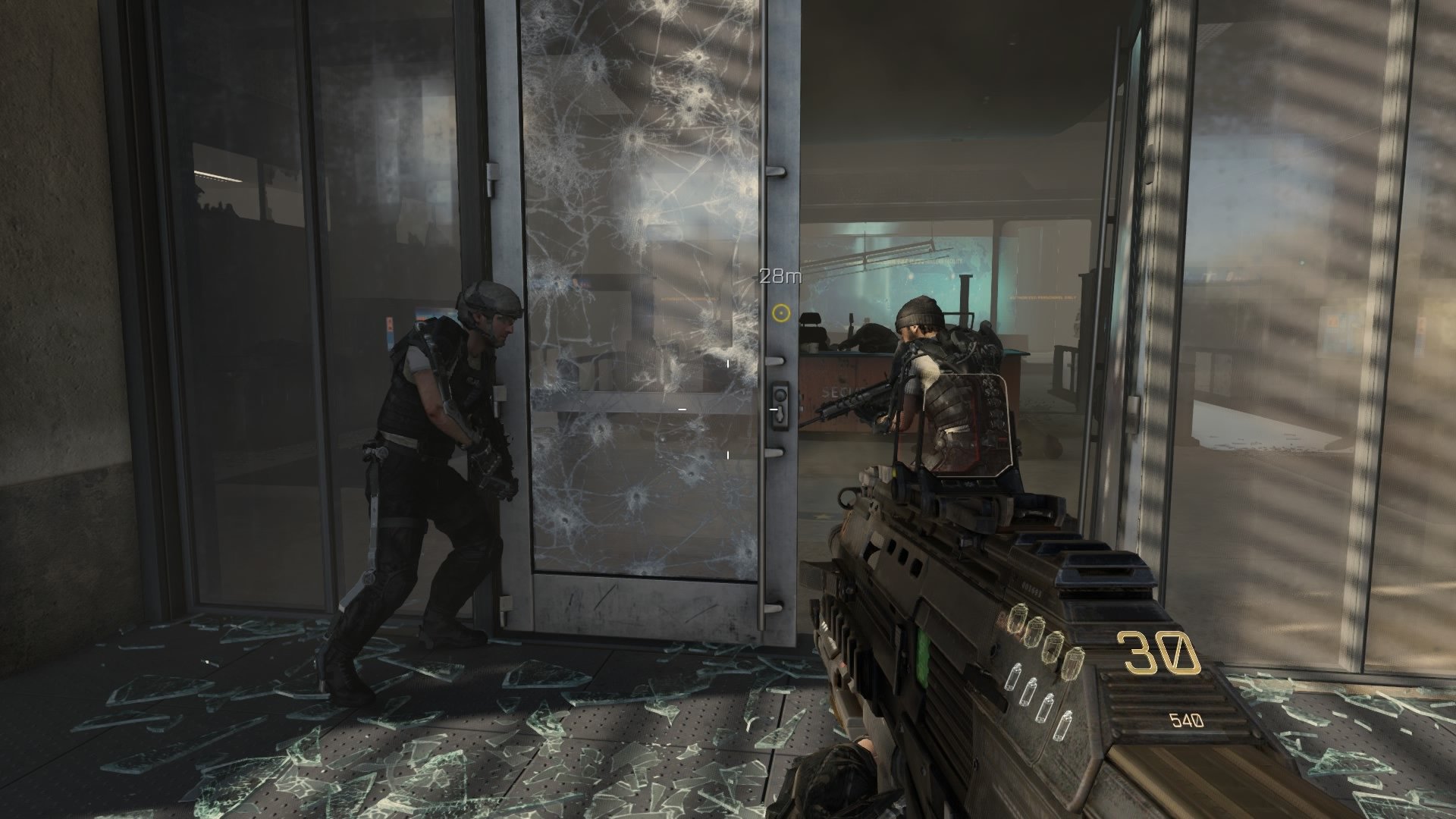1456x819 pixels.
Task: Click the yellow objective waypoint marker
Action: coord(782,311)
